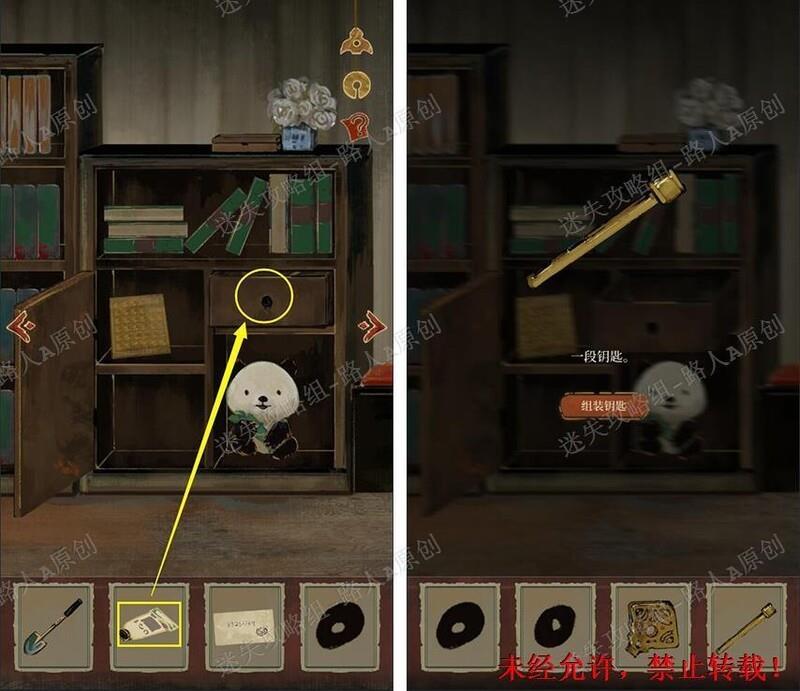Click the round gold keyhole-shaped icon
The width and height of the screenshot is (800, 691).
point(353,83)
